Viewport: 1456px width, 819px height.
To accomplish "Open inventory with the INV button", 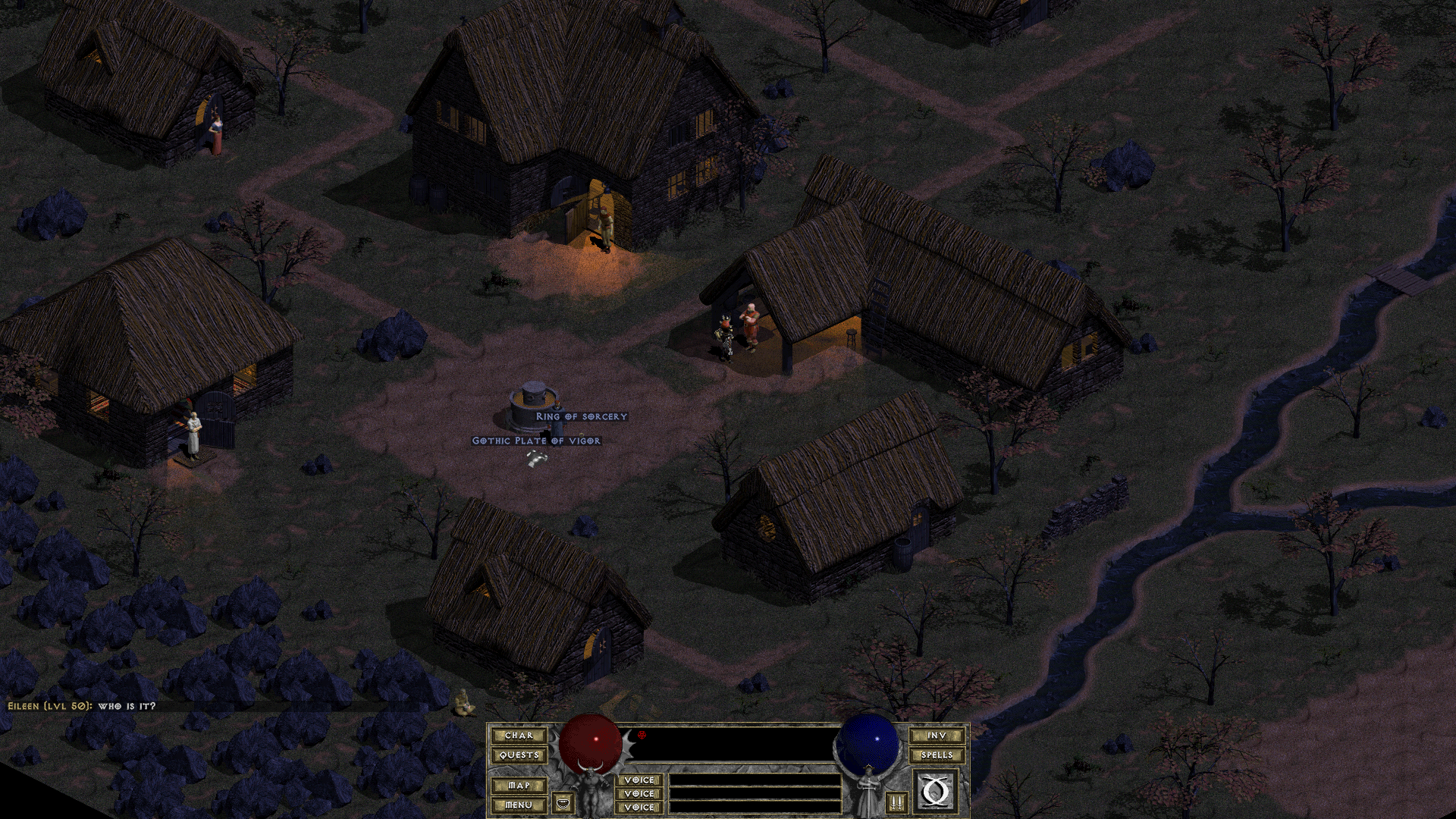I will point(937,736).
